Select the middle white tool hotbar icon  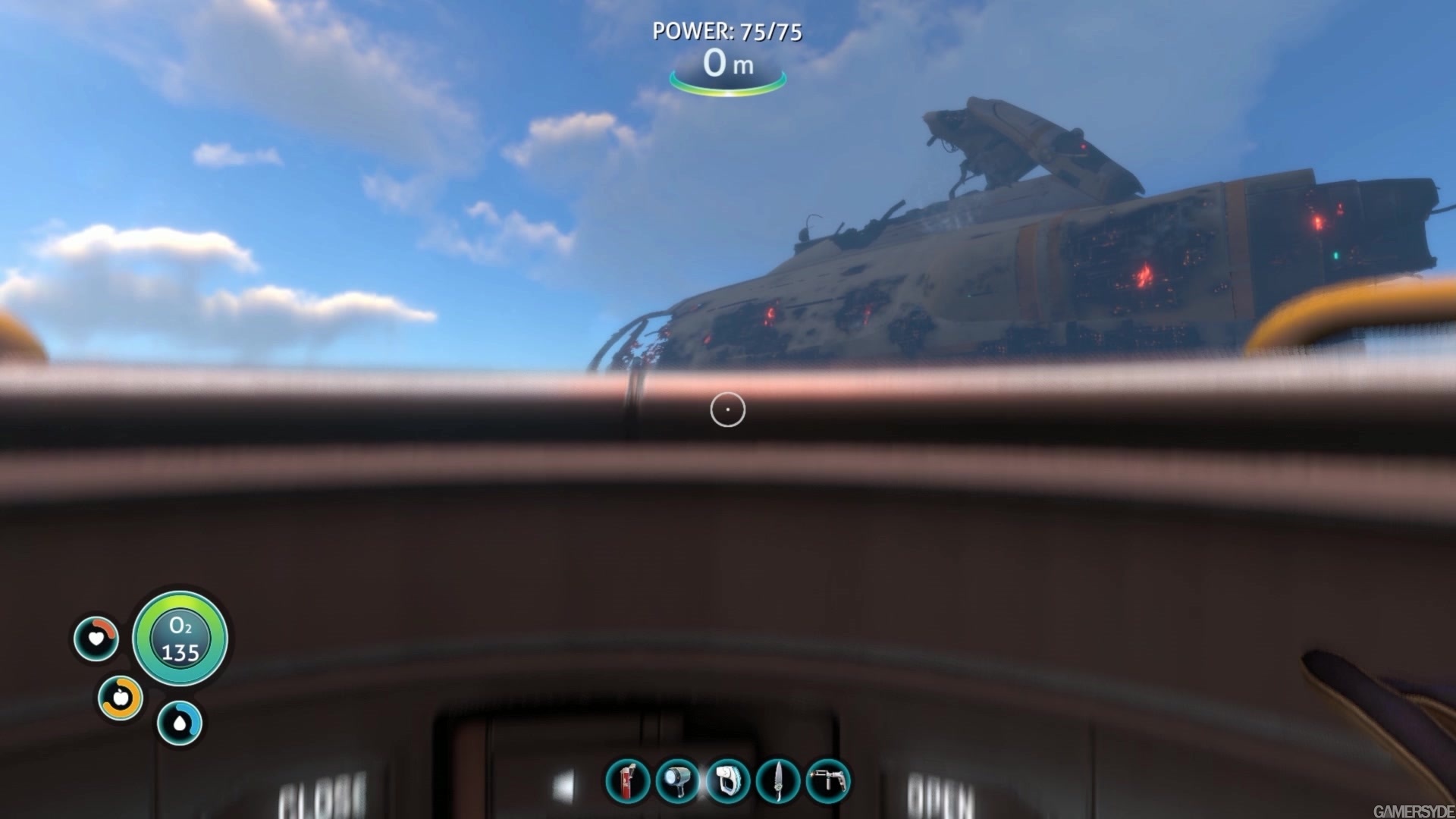click(x=727, y=783)
